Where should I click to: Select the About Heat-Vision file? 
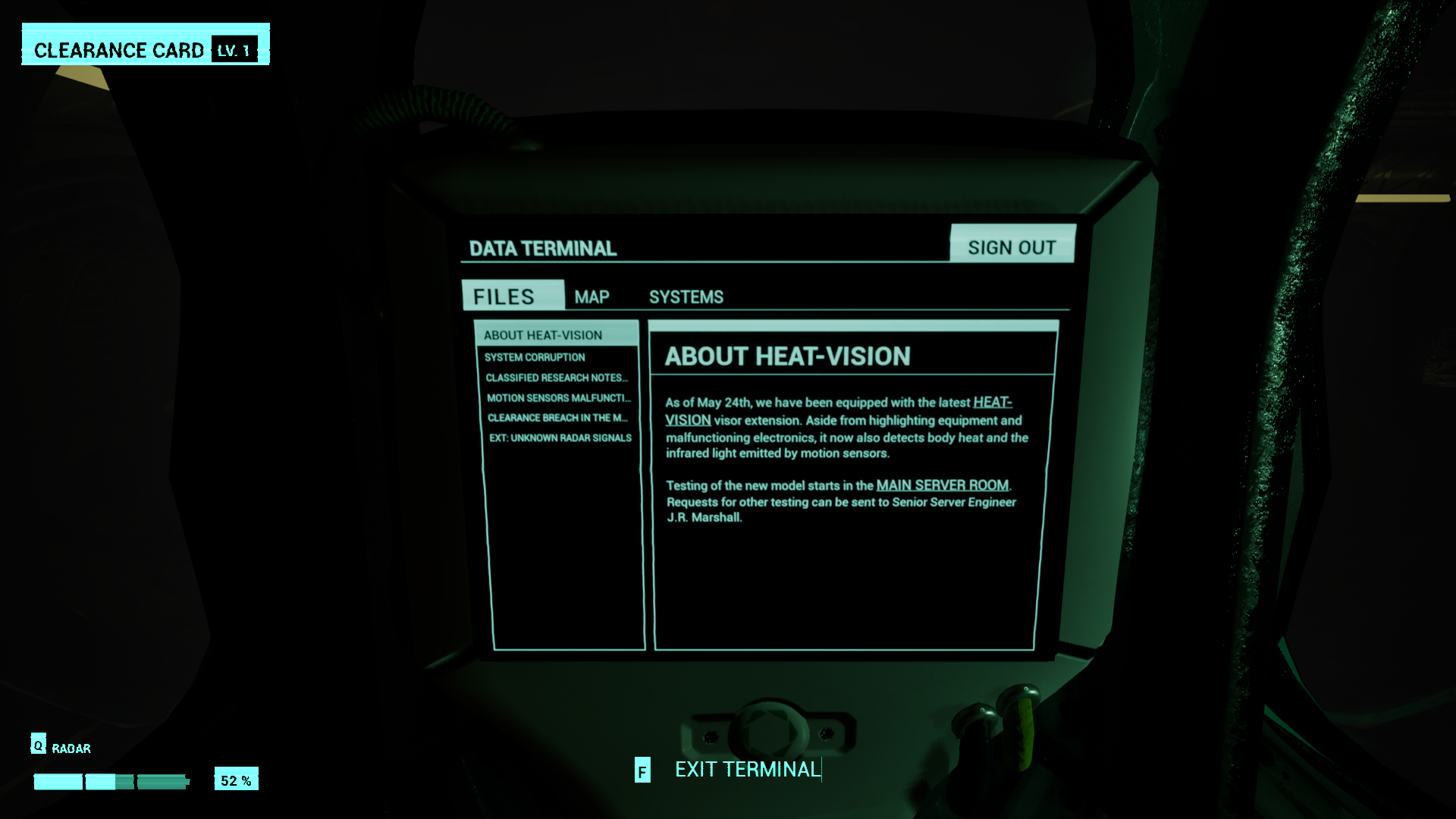coord(543,335)
